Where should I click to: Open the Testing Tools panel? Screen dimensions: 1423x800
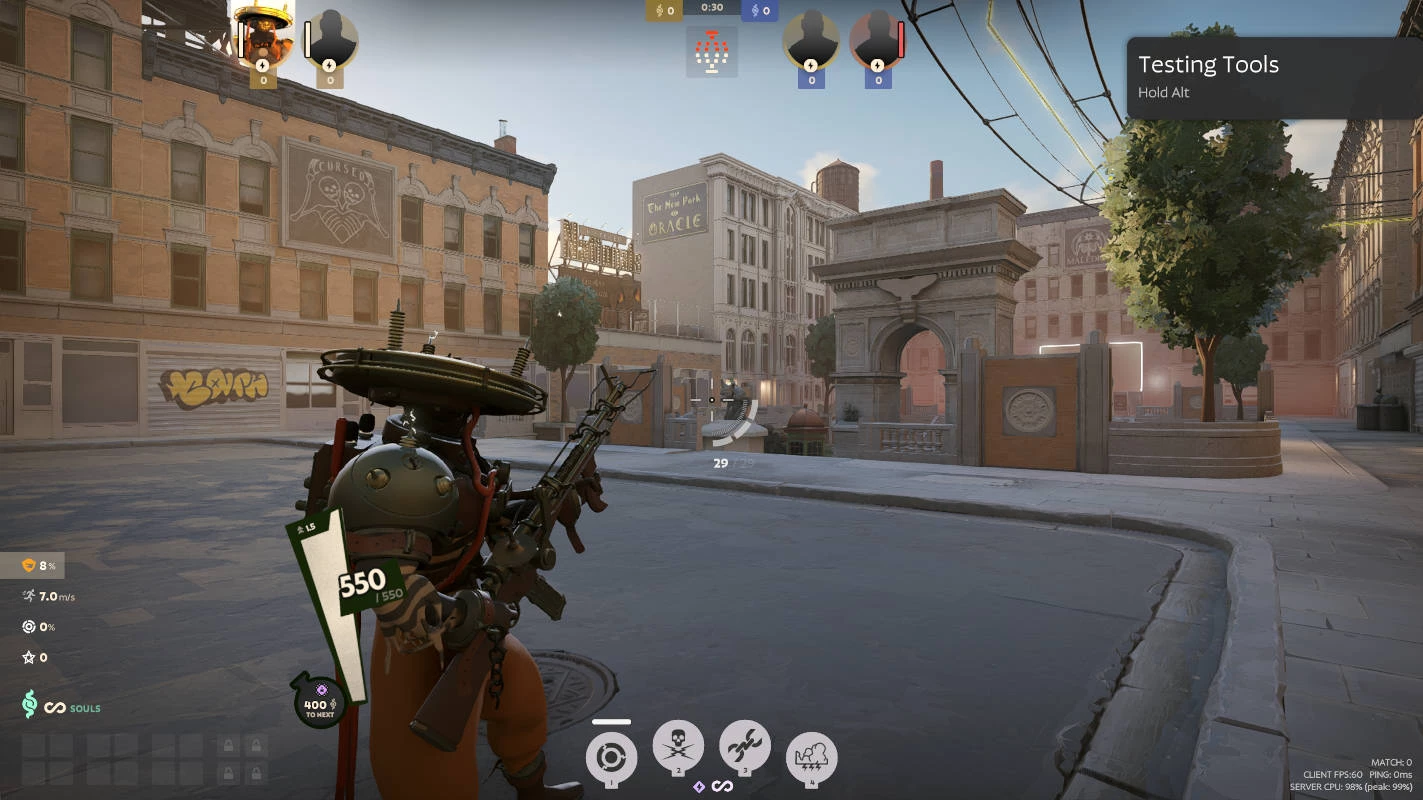(x=1273, y=77)
